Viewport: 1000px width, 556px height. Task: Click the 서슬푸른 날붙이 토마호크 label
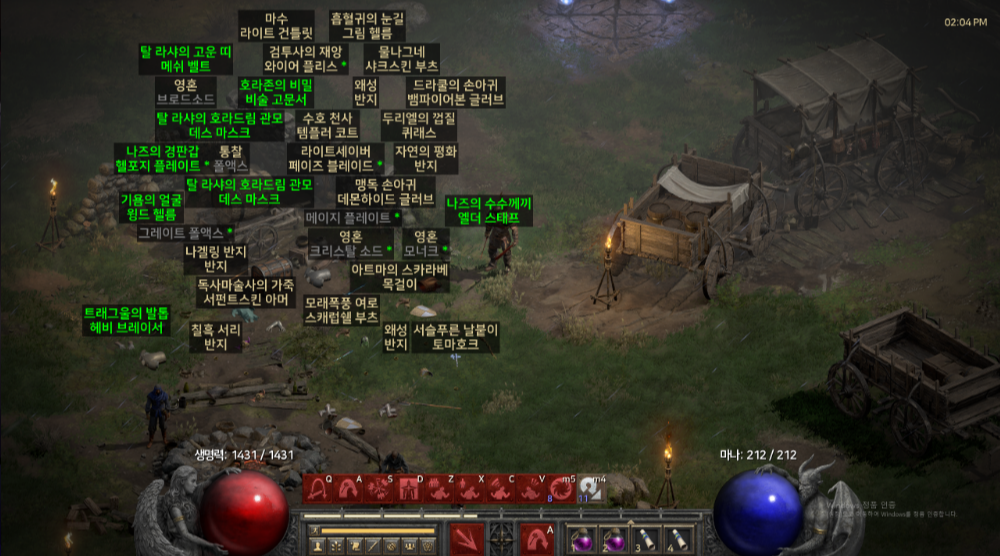tap(455, 336)
